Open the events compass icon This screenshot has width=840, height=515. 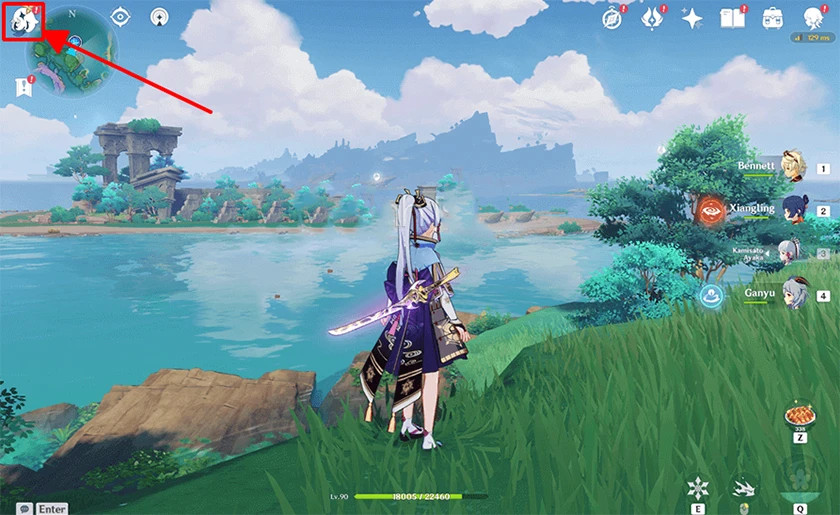[612, 17]
